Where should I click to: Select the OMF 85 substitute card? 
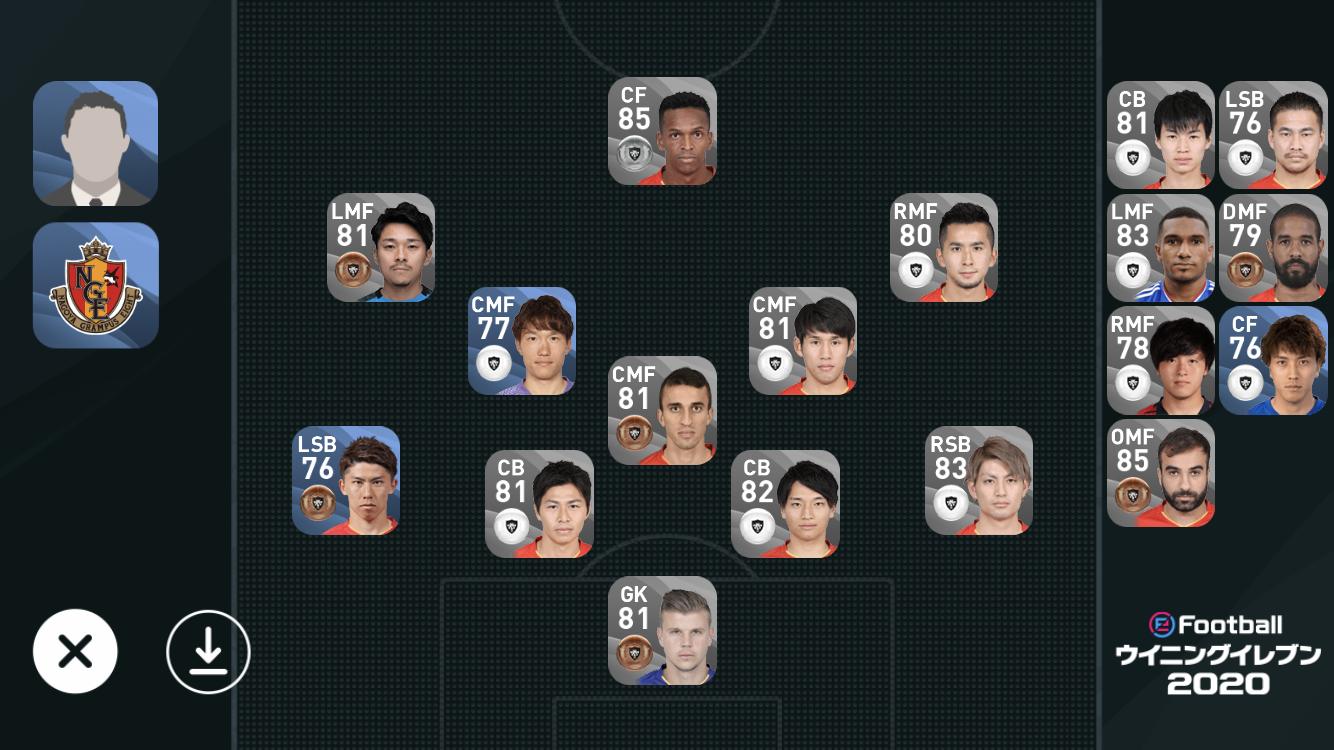click(1160, 473)
